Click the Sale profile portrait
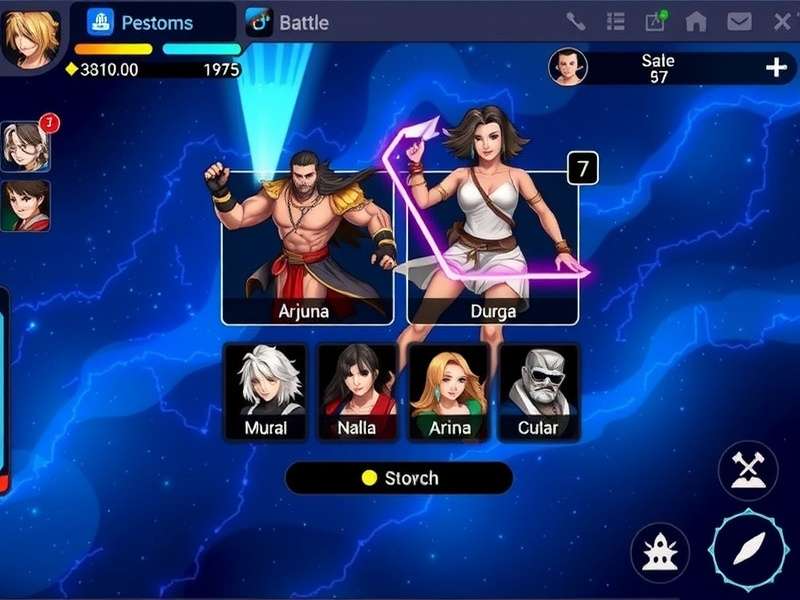Screen dimensions: 800x600 (569, 67)
